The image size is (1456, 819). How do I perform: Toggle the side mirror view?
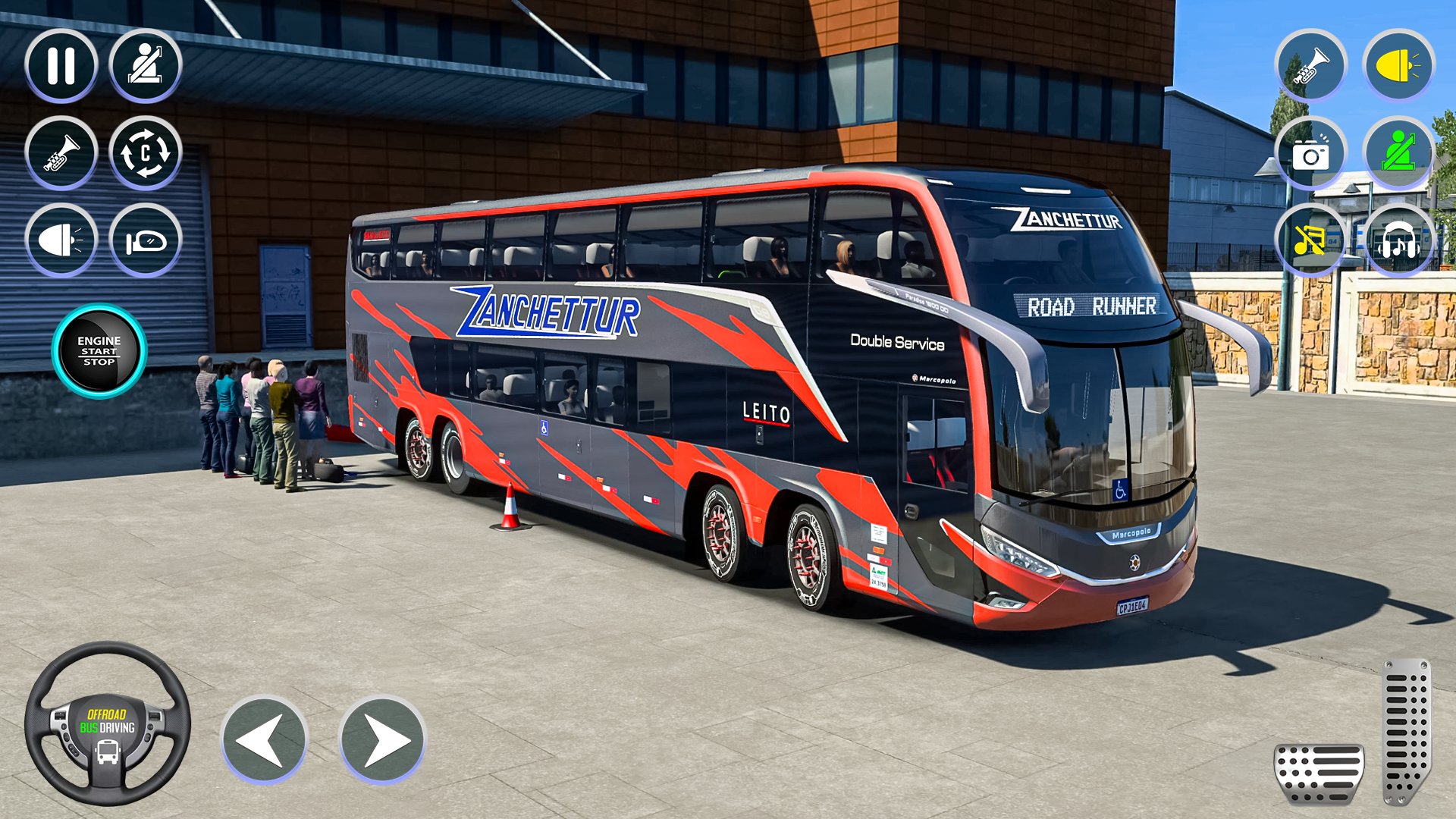point(149,239)
